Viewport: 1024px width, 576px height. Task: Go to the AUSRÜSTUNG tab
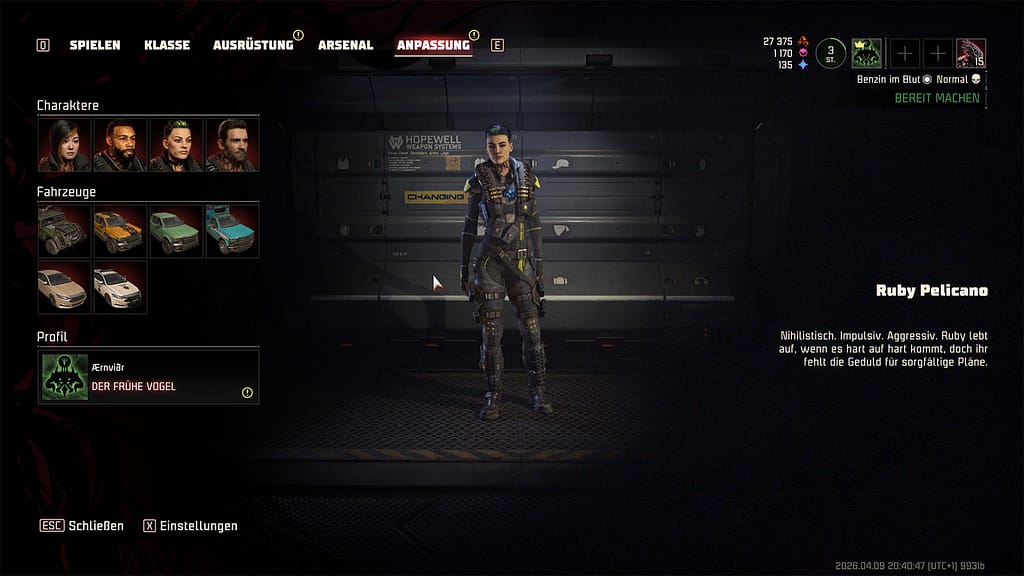pos(253,45)
